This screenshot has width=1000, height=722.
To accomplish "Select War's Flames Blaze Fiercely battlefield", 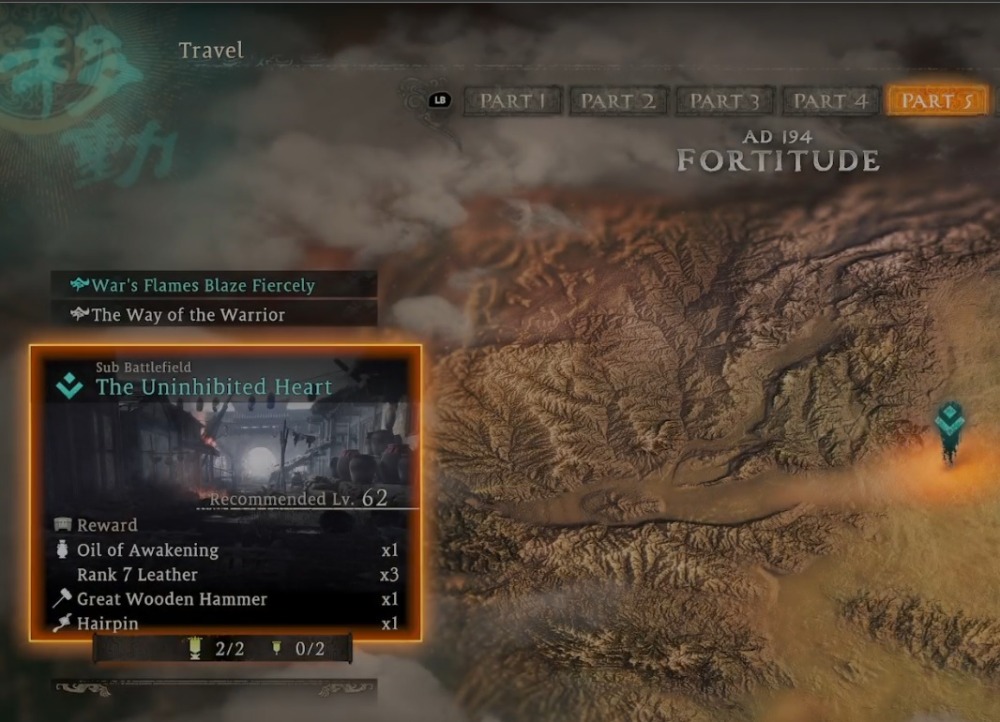I will pyautogui.click(x=203, y=286).
